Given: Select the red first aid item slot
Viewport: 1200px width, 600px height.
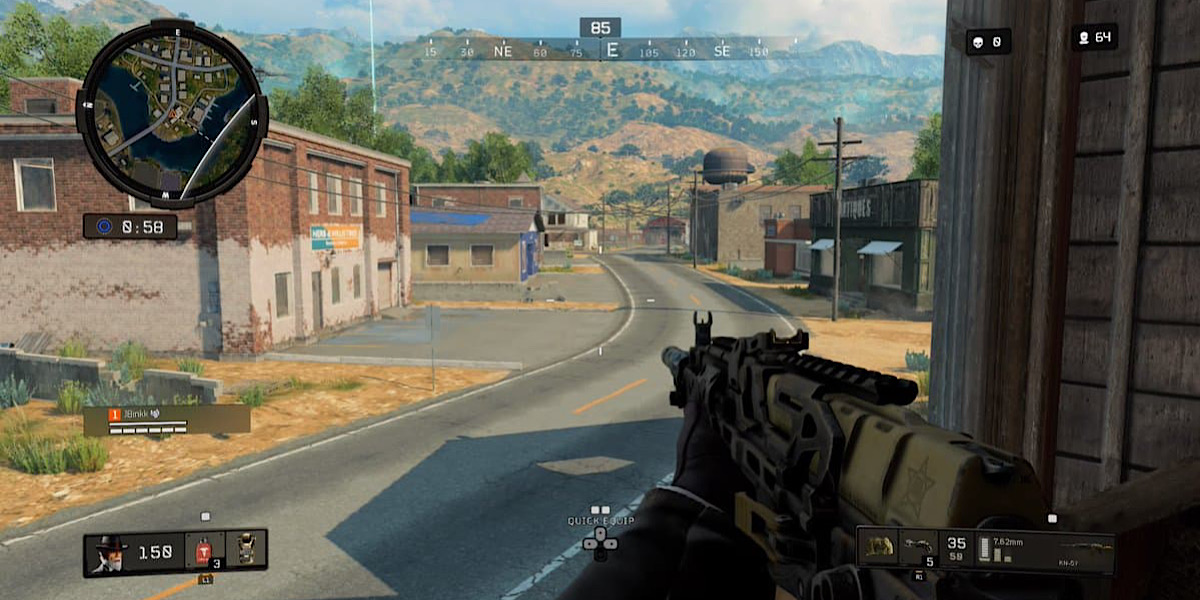Looking at the screenshot, I should (204, 552).
